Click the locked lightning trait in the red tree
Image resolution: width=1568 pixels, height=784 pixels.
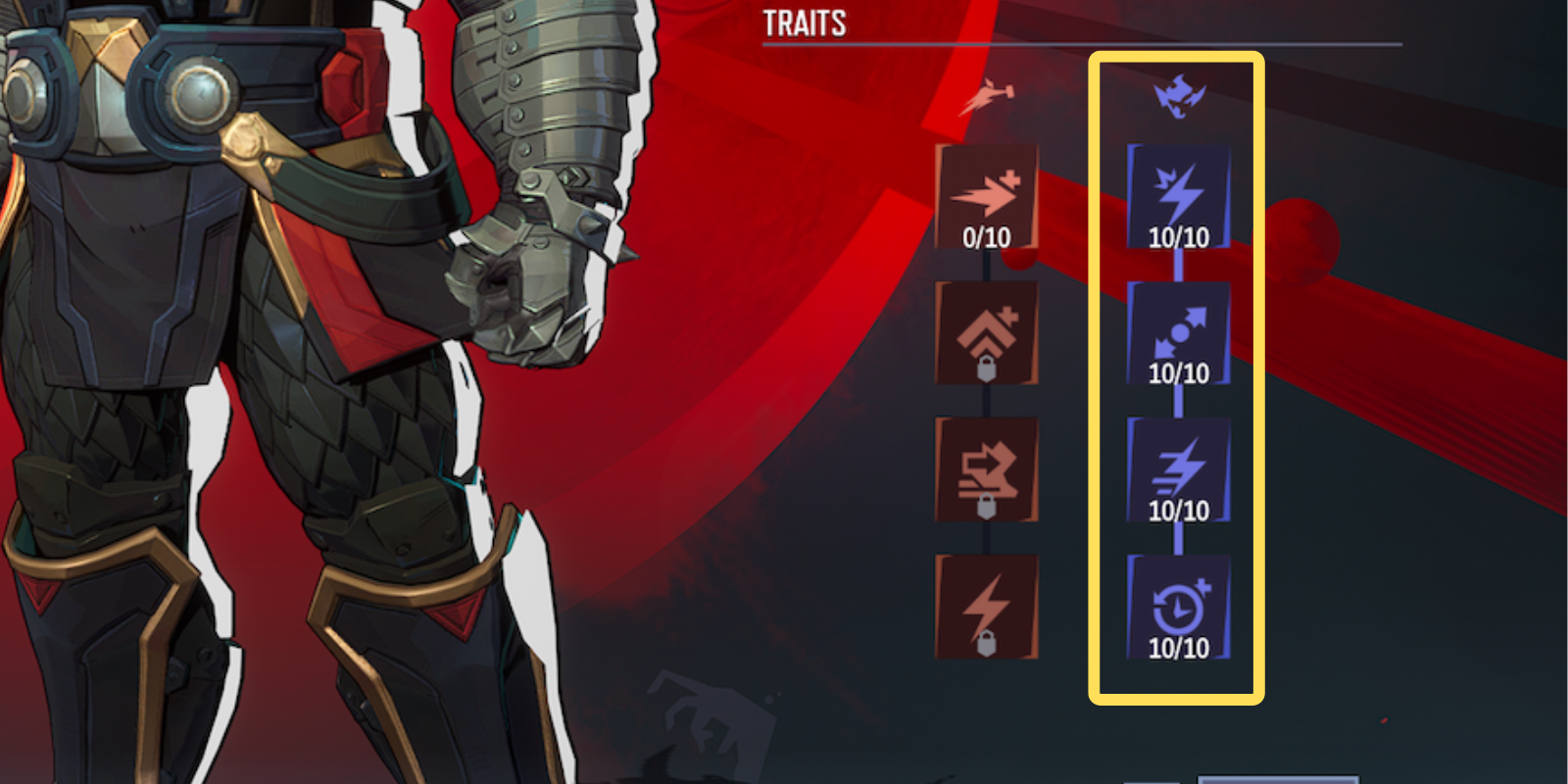pos(985,603)
